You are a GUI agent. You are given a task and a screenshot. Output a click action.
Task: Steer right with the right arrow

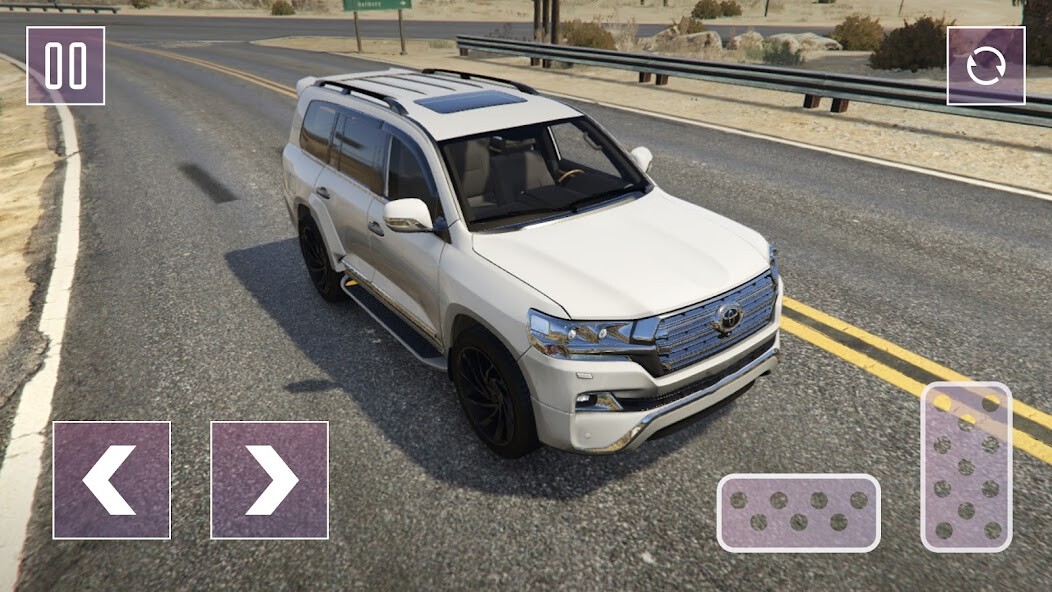point(269,480)
